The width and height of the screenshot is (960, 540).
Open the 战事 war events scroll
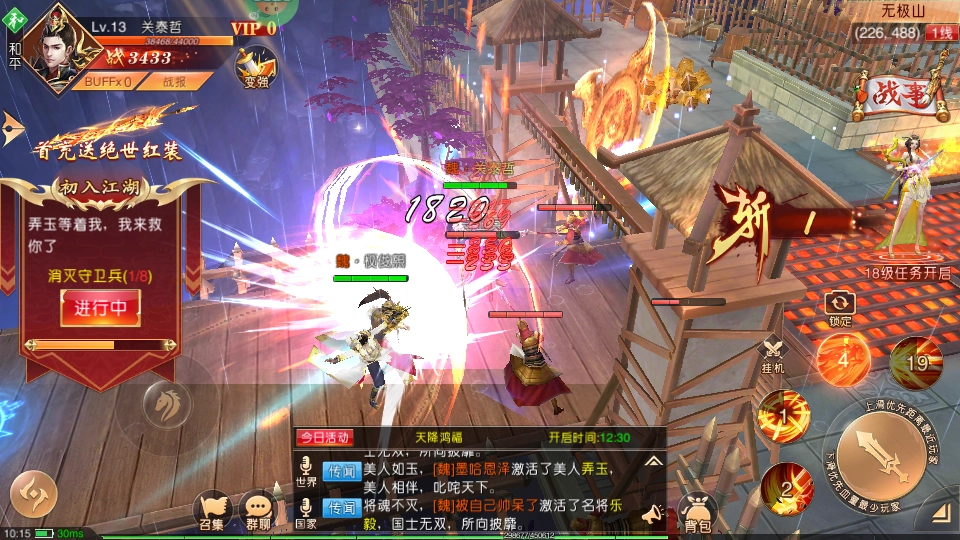click(900, 96)
